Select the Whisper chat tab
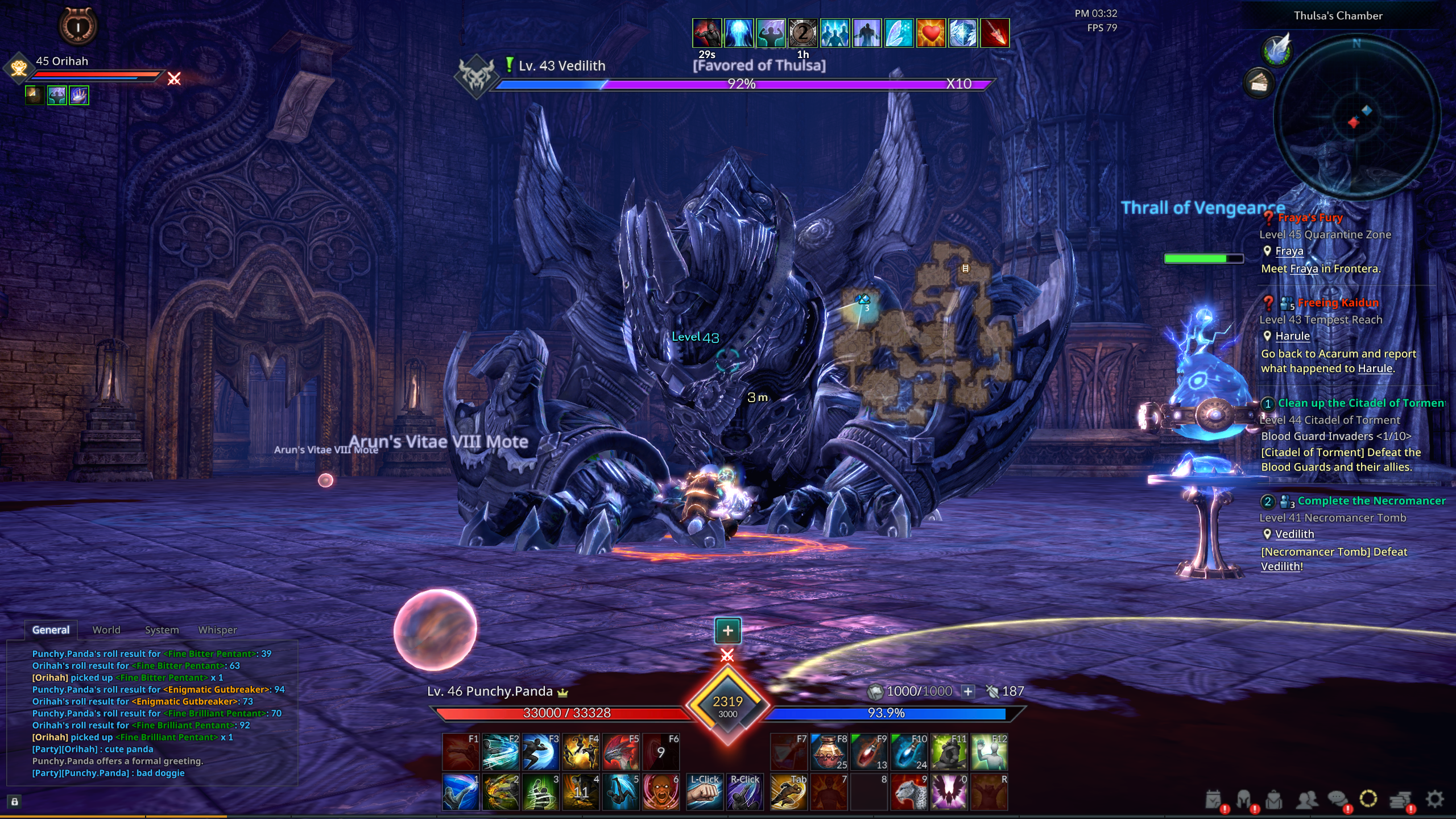This screenshot has height=819, width=1456. tap(217, 630)
